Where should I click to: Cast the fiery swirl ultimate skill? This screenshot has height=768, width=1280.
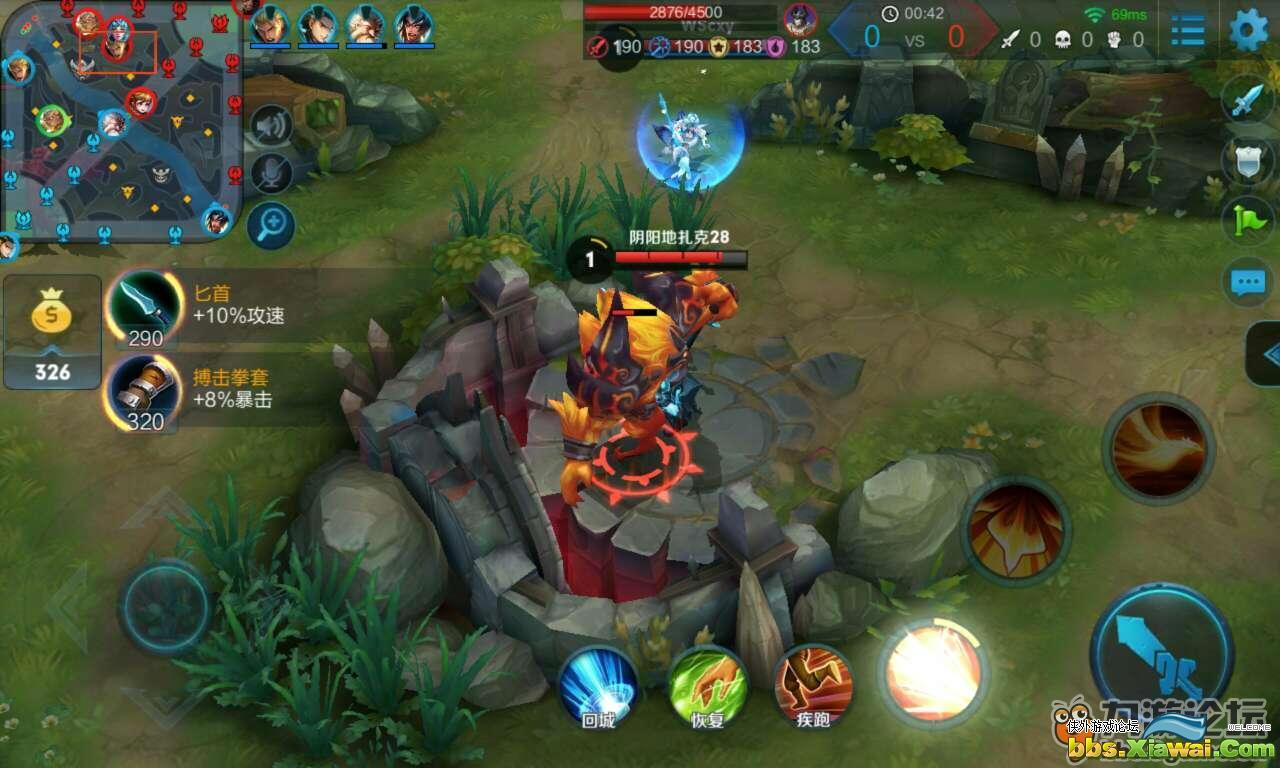1158,449
